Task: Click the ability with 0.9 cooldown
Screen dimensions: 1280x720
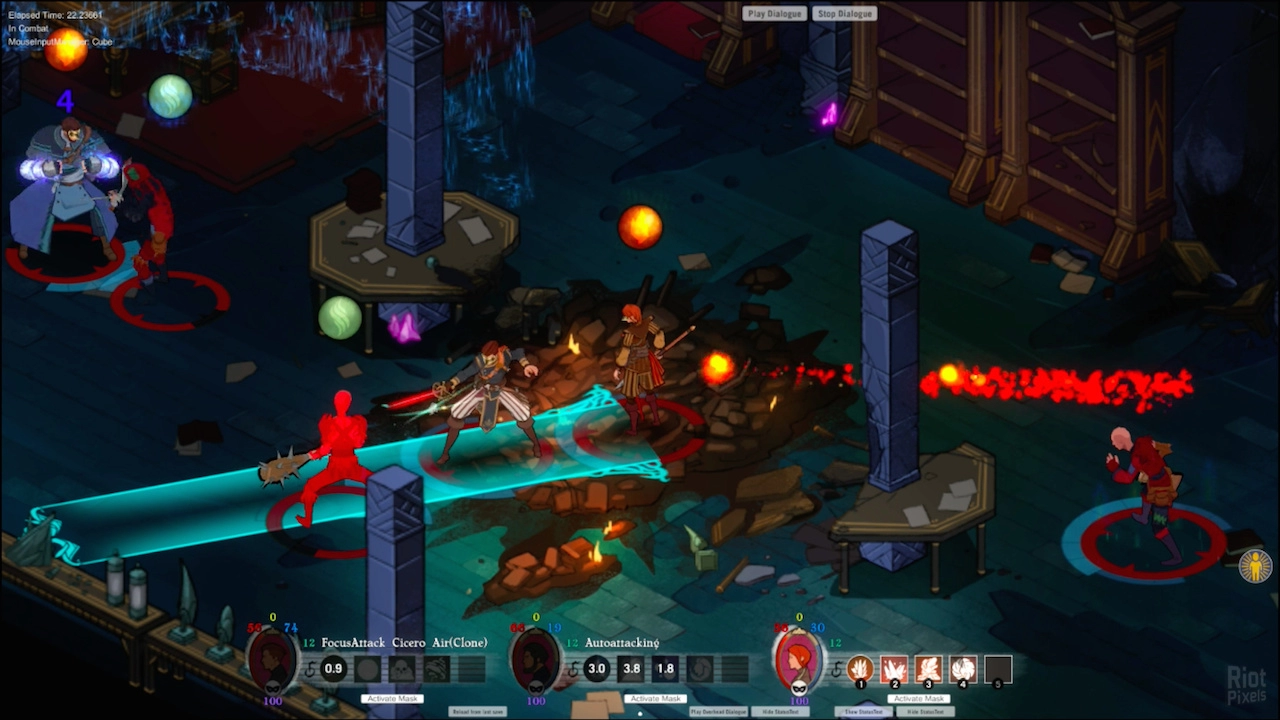Action: click(x=334, y=669)
